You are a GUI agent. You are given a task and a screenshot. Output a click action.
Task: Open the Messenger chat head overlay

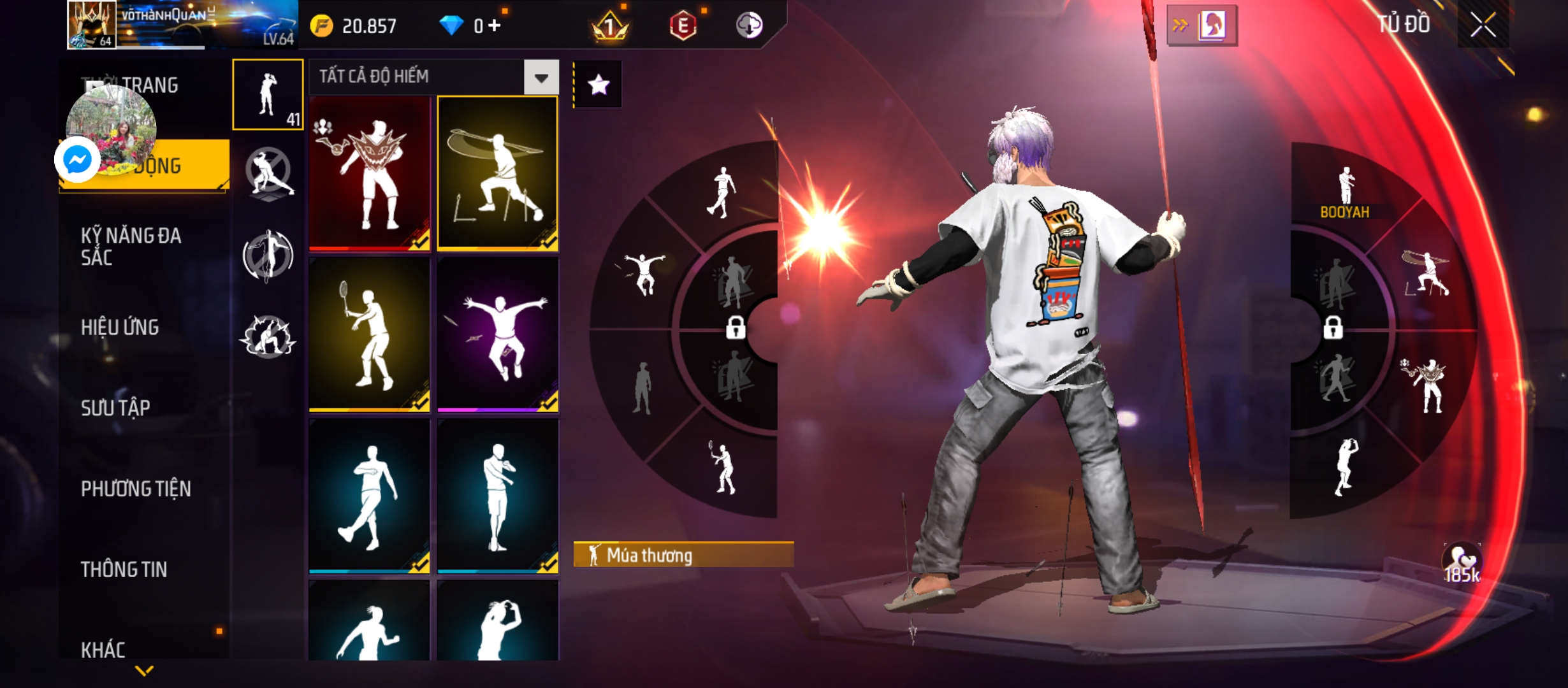[x=78, y=159]
